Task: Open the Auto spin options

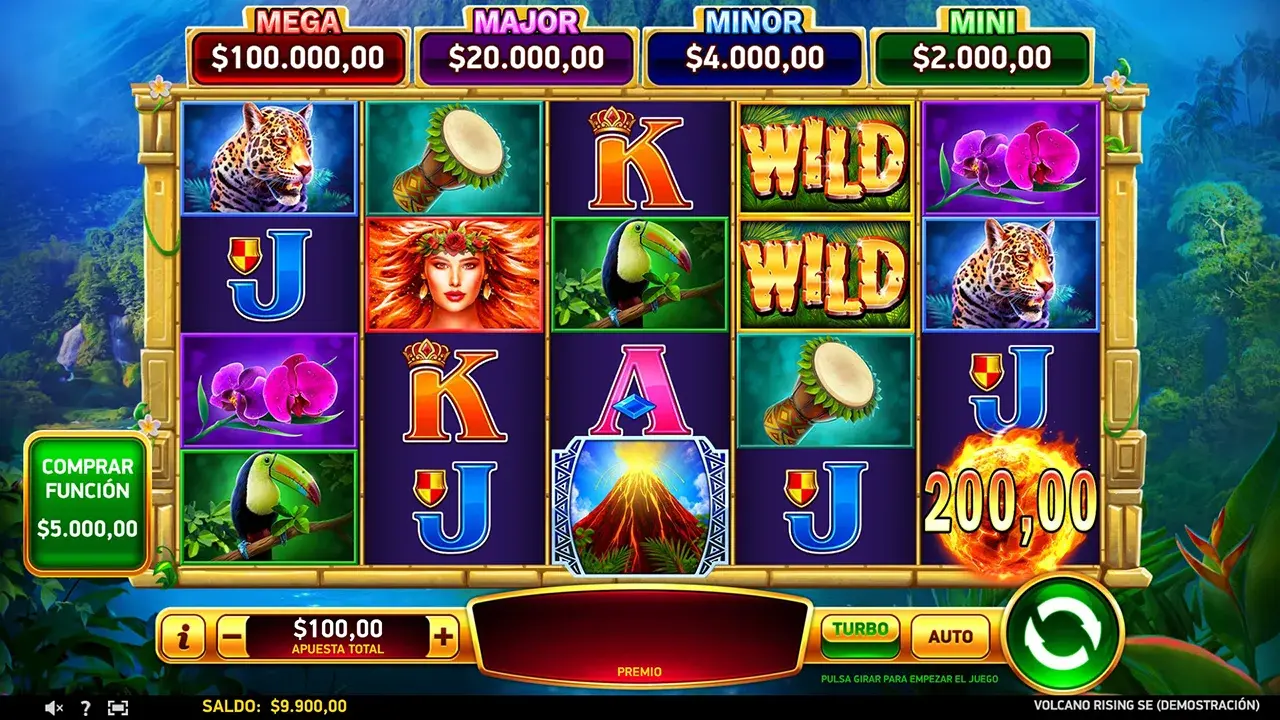Action: pyautogui.click(x=950, y=636)
